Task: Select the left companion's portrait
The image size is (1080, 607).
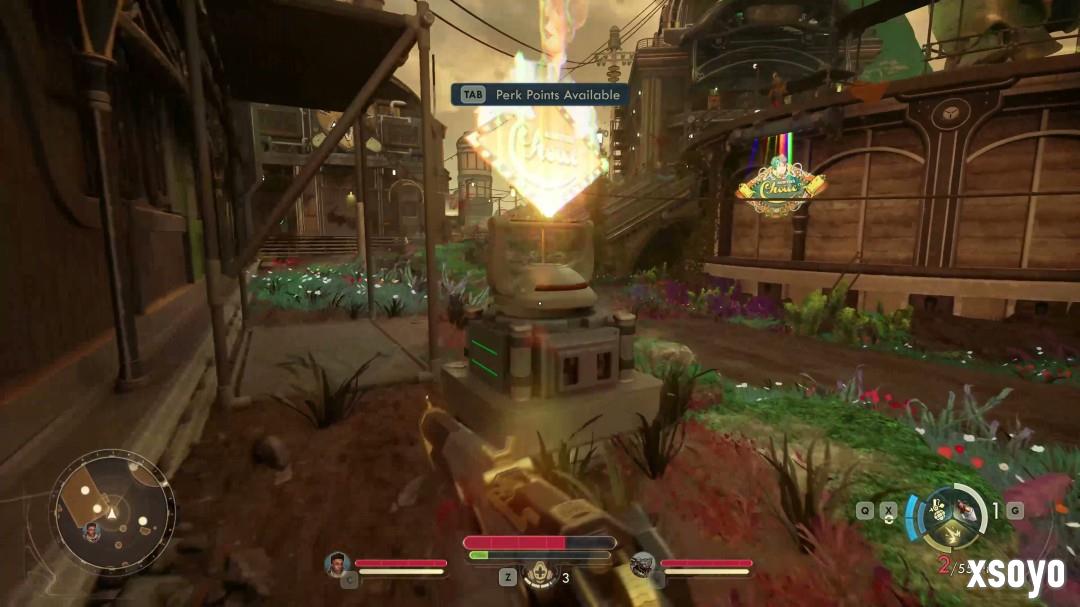Action: pyautogui.click(x=337, y=564)
